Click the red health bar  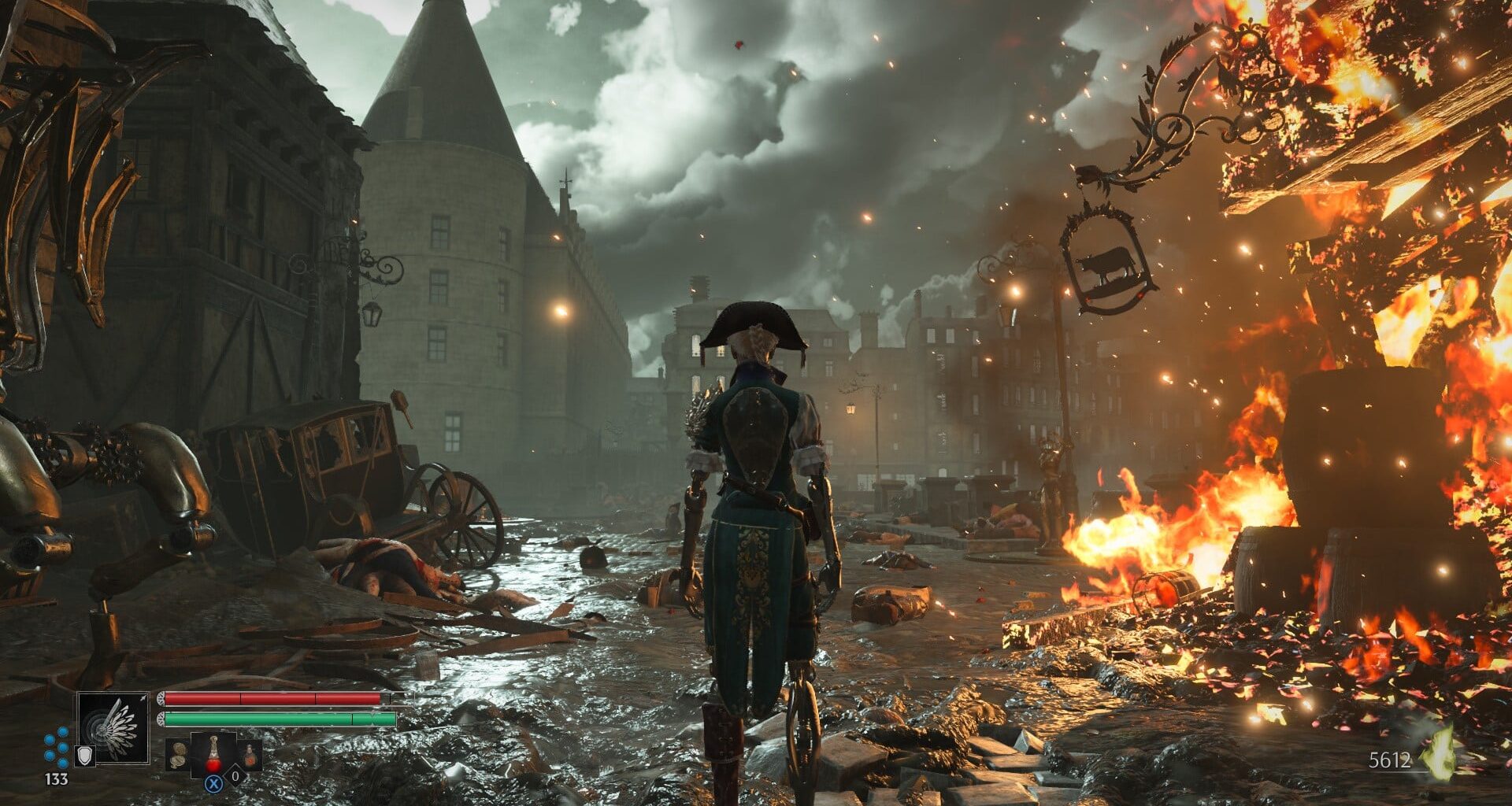[x=272, y=698]
